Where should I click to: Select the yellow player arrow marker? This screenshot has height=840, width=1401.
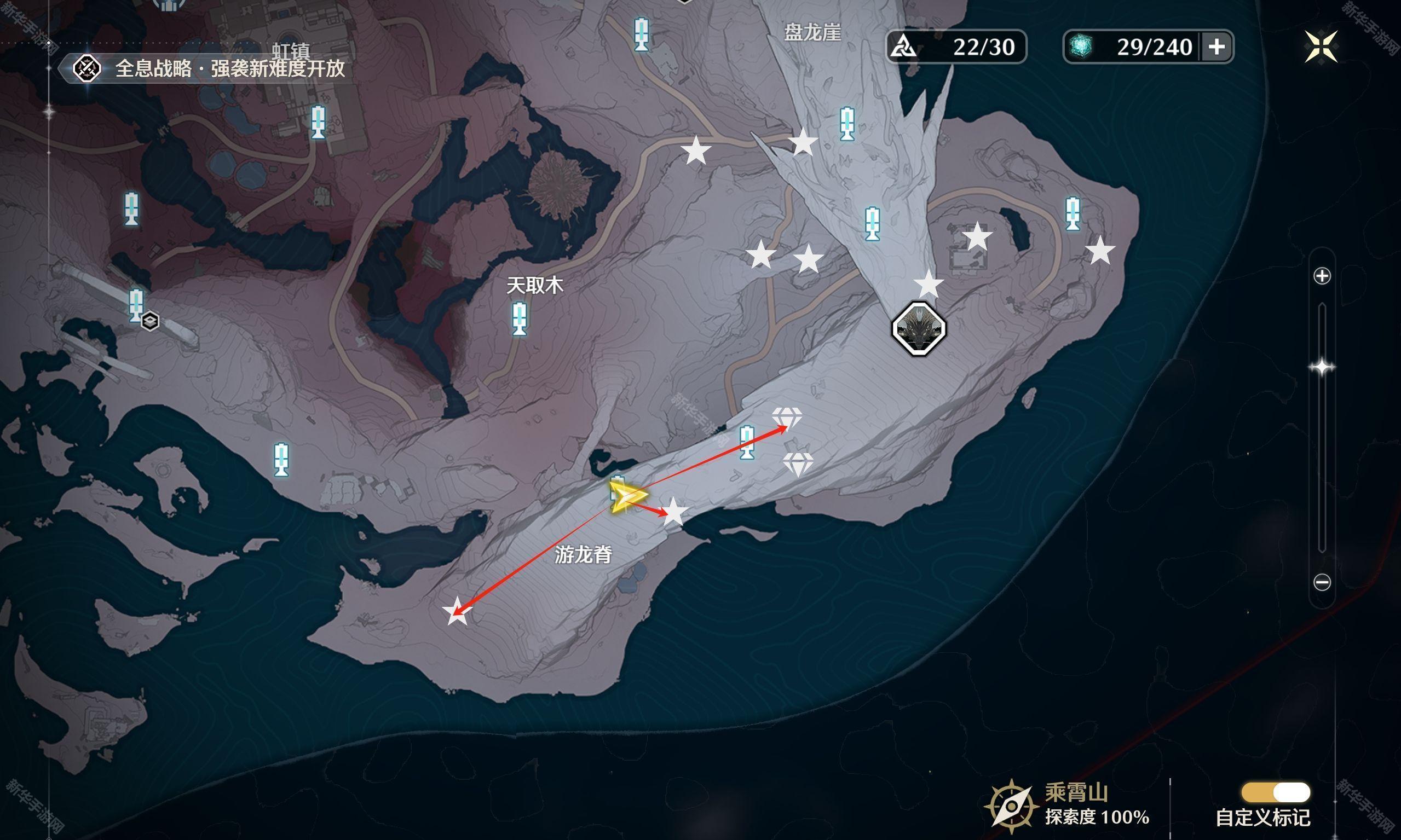point(627,497)
